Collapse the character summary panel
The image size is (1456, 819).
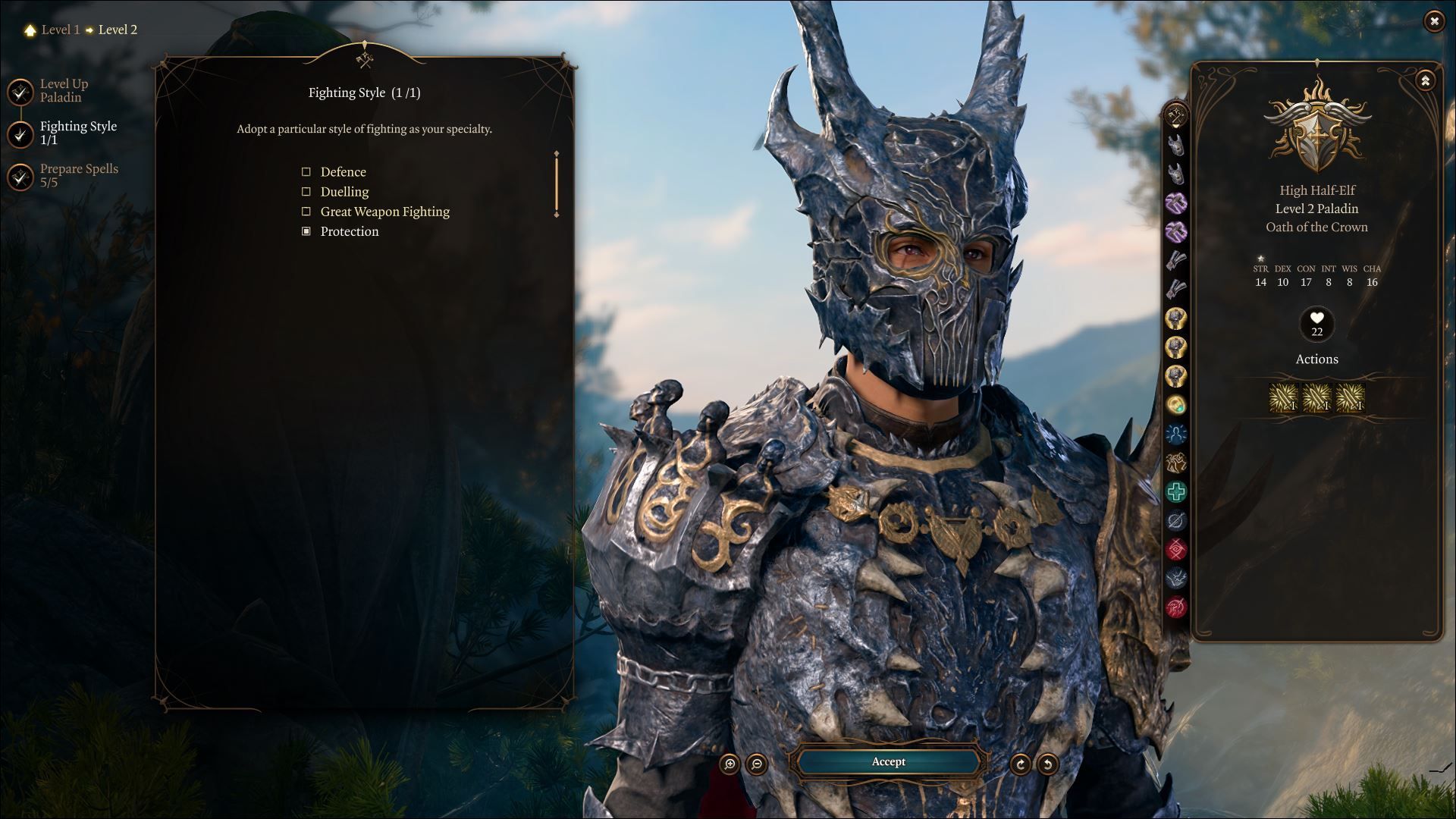tap(1425, 80)
